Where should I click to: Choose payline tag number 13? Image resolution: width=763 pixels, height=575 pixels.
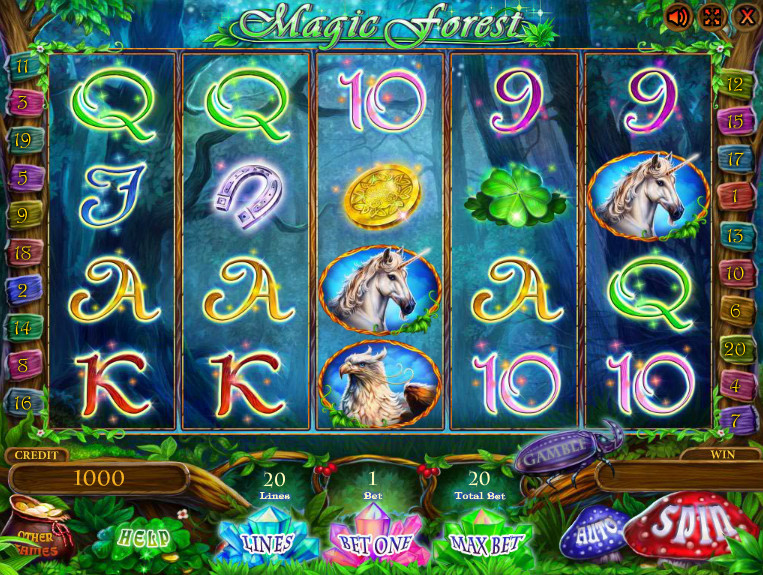[x=735, y=236]
